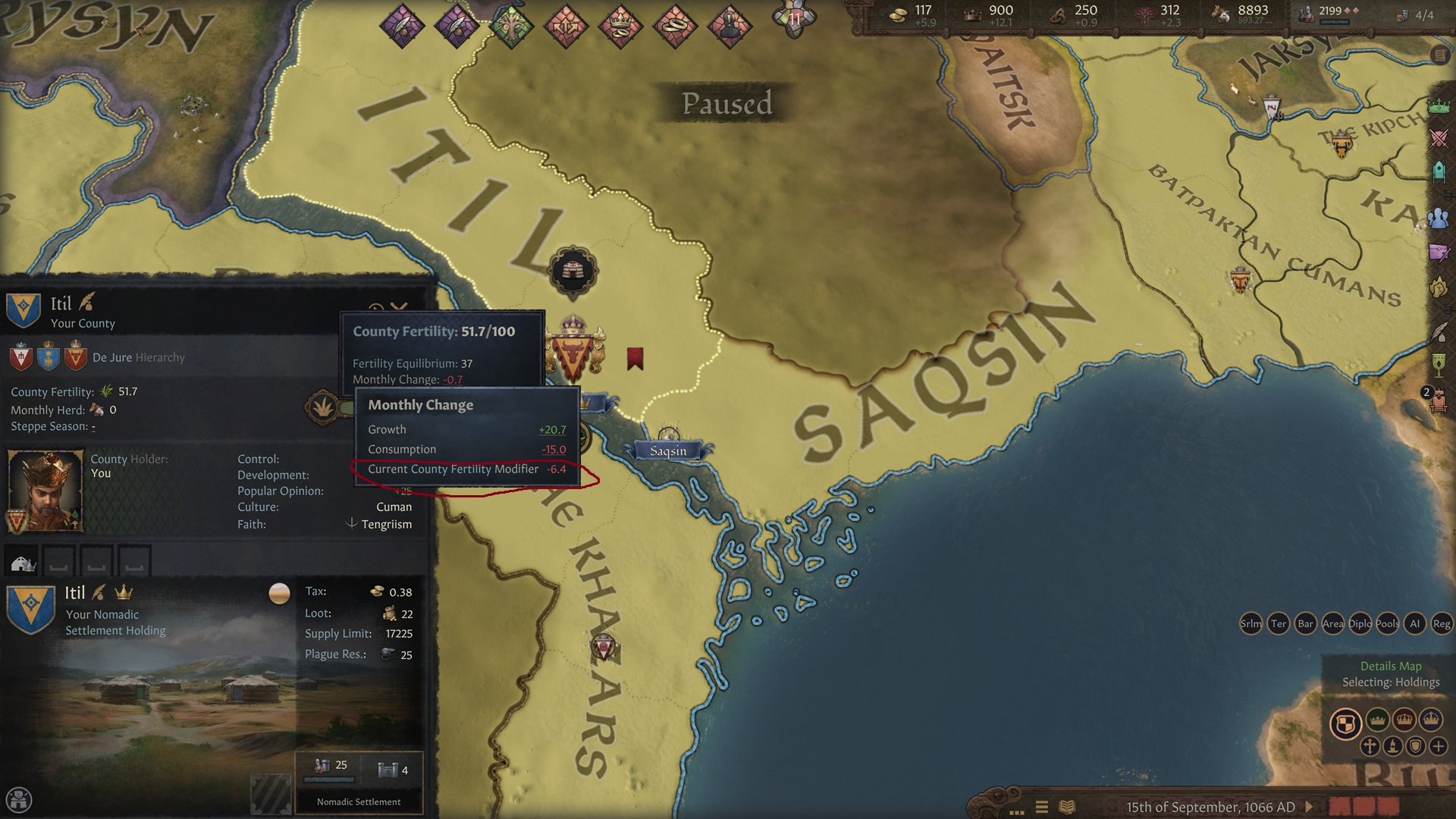The width and height of the screenshot is (1456, 819).
Task: Expand the ellipsis message options on the bottom bar
Action: (1017, 811)
